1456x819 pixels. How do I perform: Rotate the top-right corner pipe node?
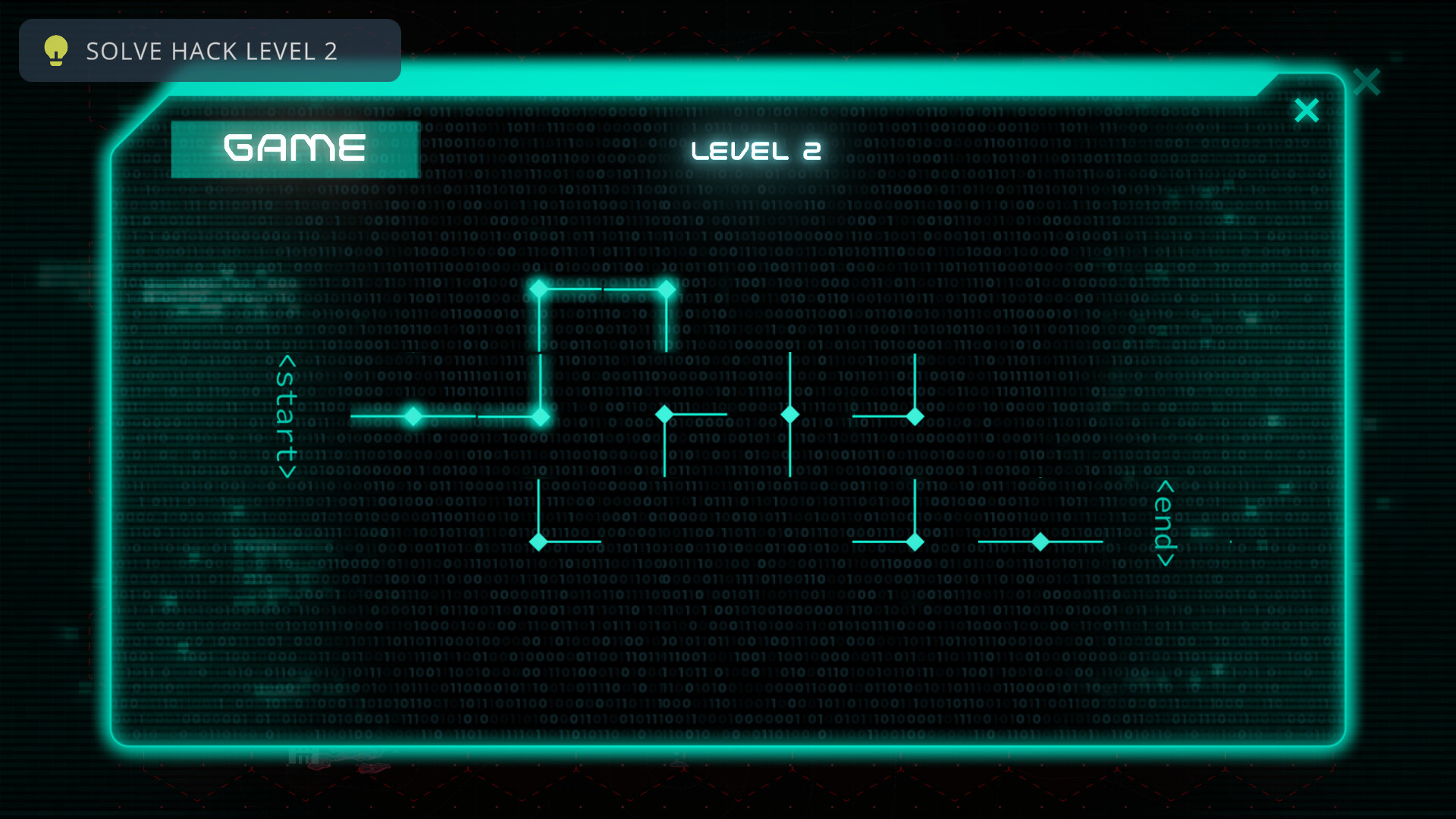click(665, 287)
